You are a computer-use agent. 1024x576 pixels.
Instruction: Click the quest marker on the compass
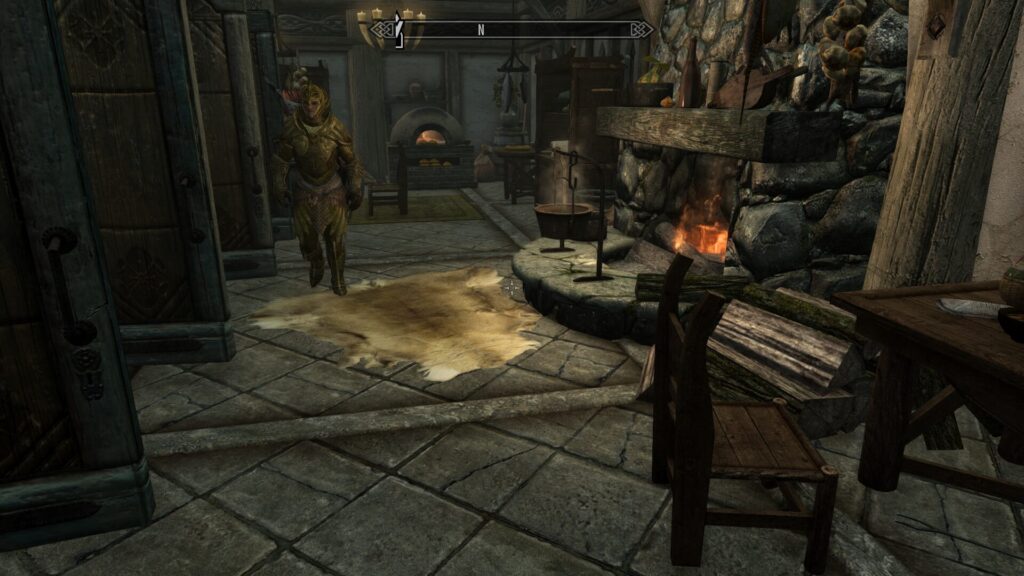point(398,30)
